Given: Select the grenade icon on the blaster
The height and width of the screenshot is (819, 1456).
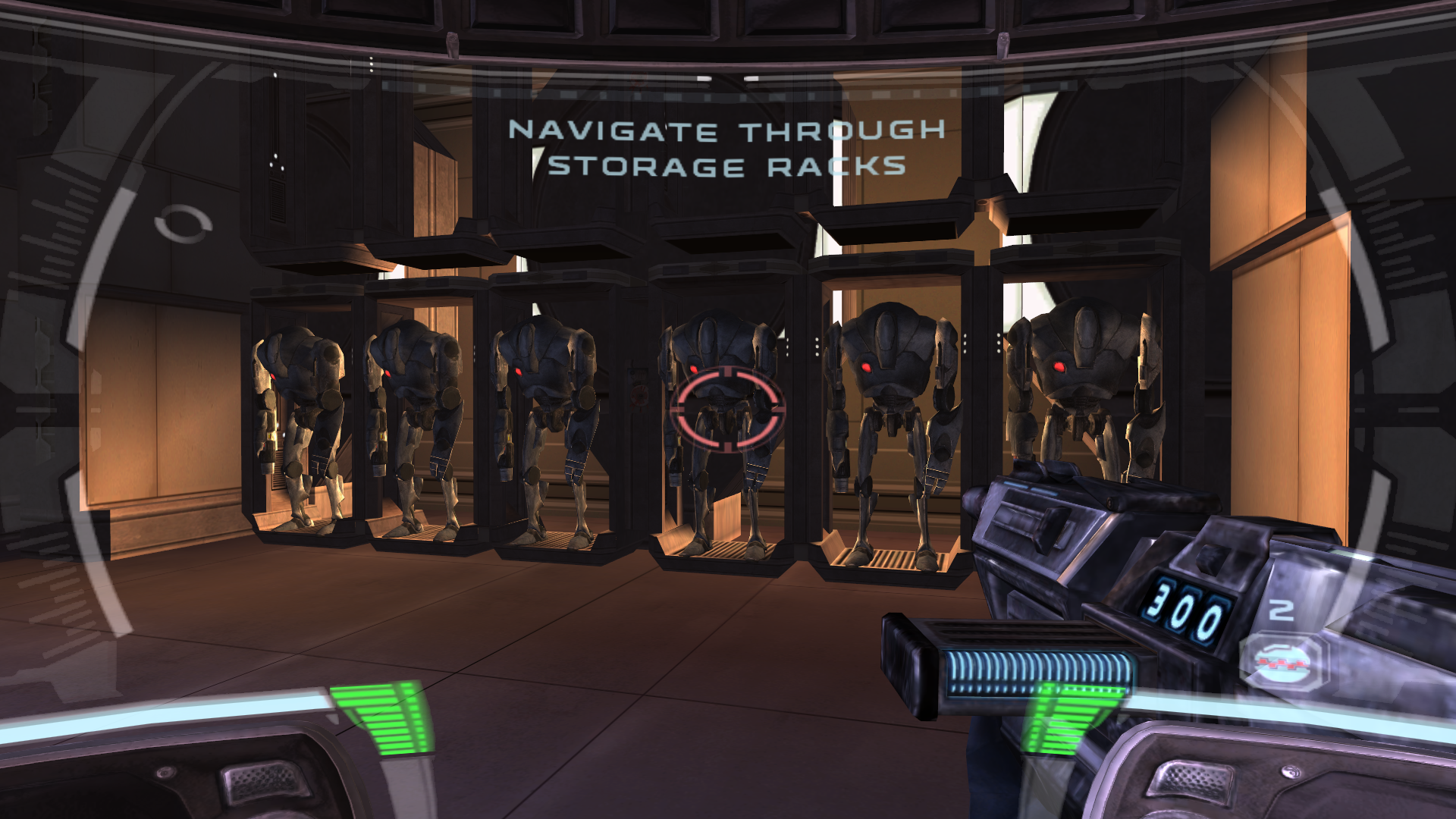Looking at the screenshot, I should point(1282,661).
